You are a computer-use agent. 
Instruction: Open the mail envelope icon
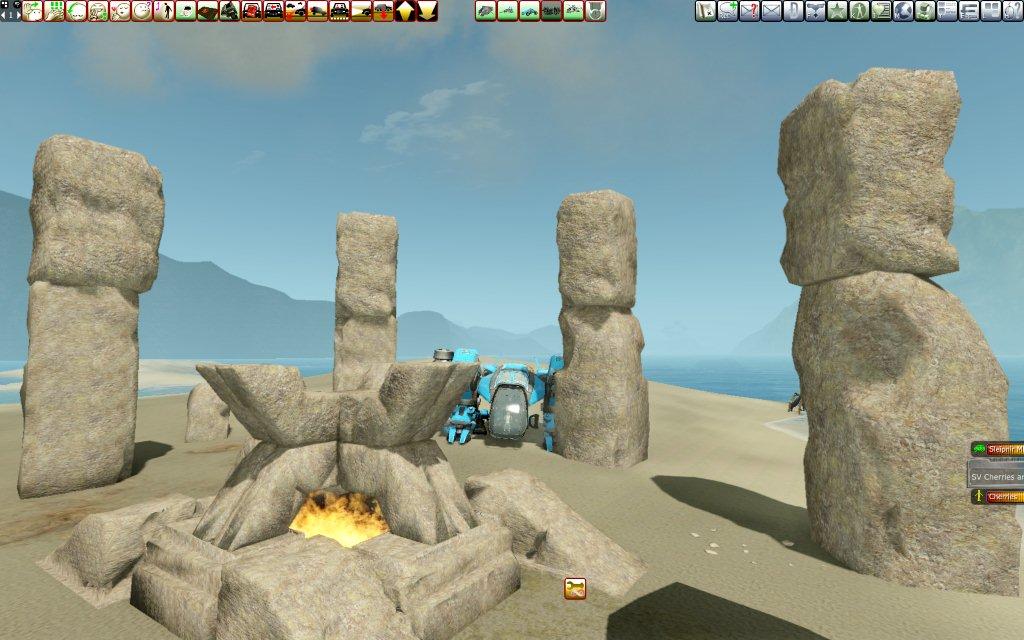771,11
